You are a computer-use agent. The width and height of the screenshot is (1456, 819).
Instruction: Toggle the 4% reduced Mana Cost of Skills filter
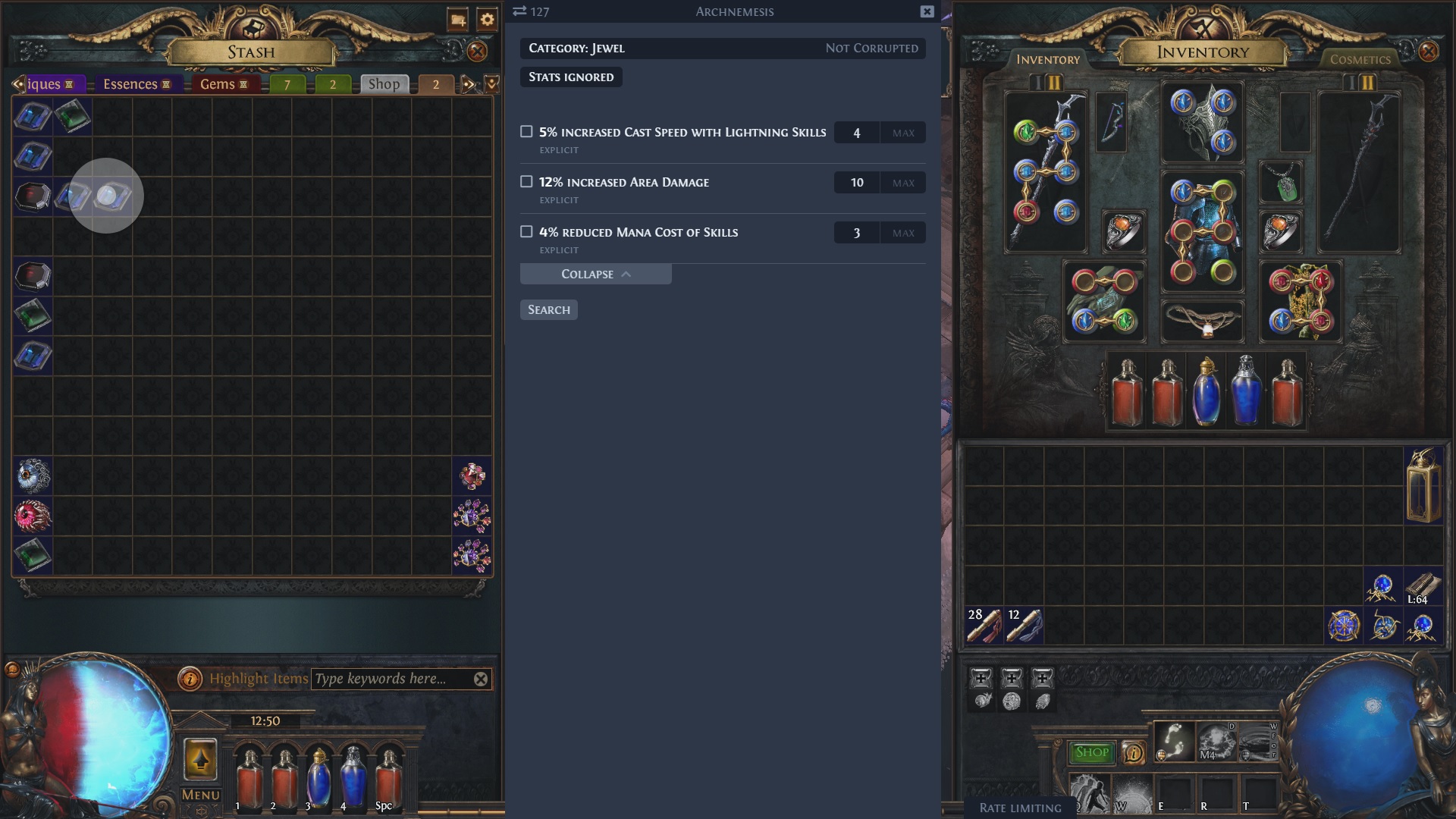coord(526,232)
